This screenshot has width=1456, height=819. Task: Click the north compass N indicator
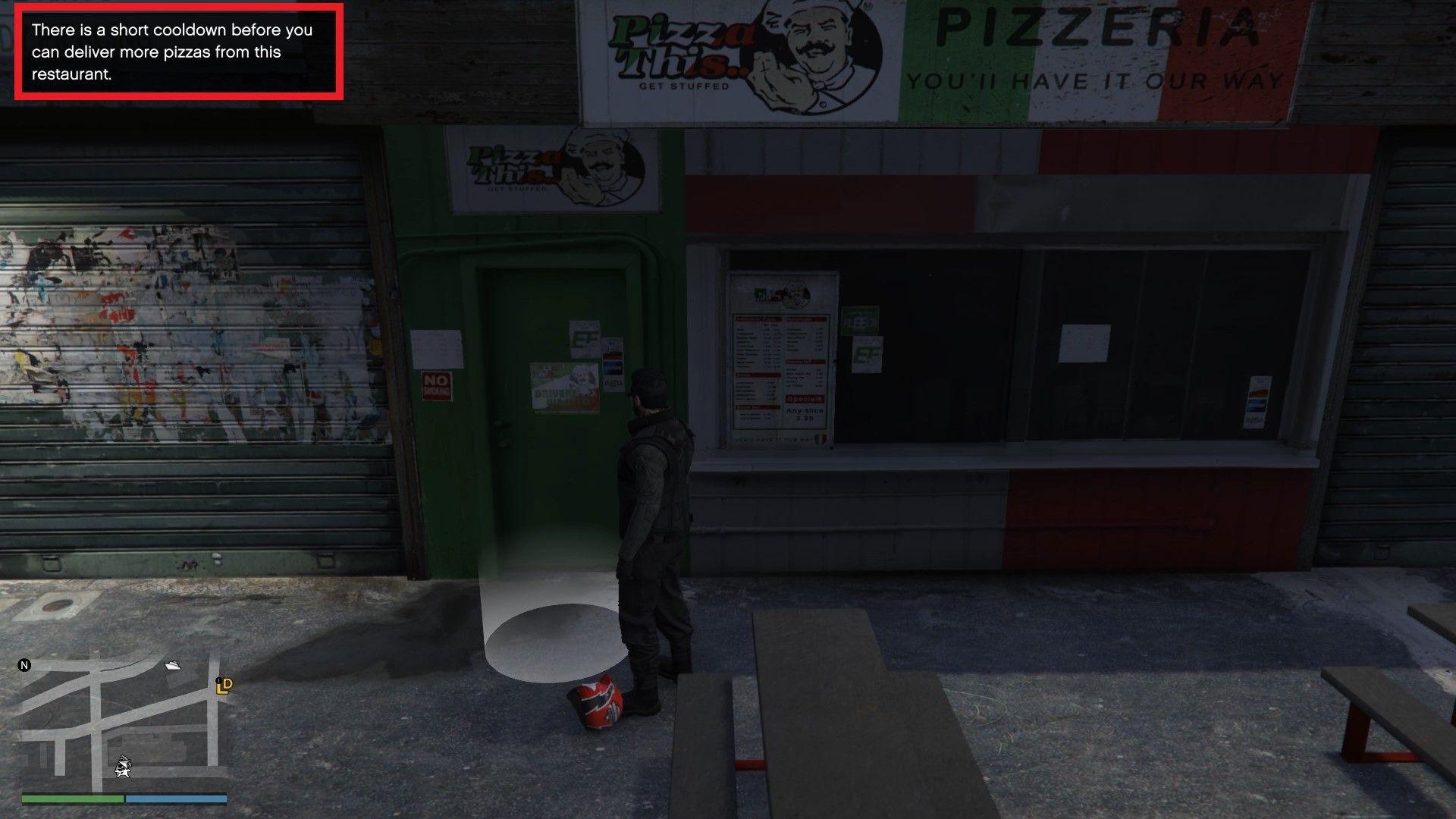24,666
